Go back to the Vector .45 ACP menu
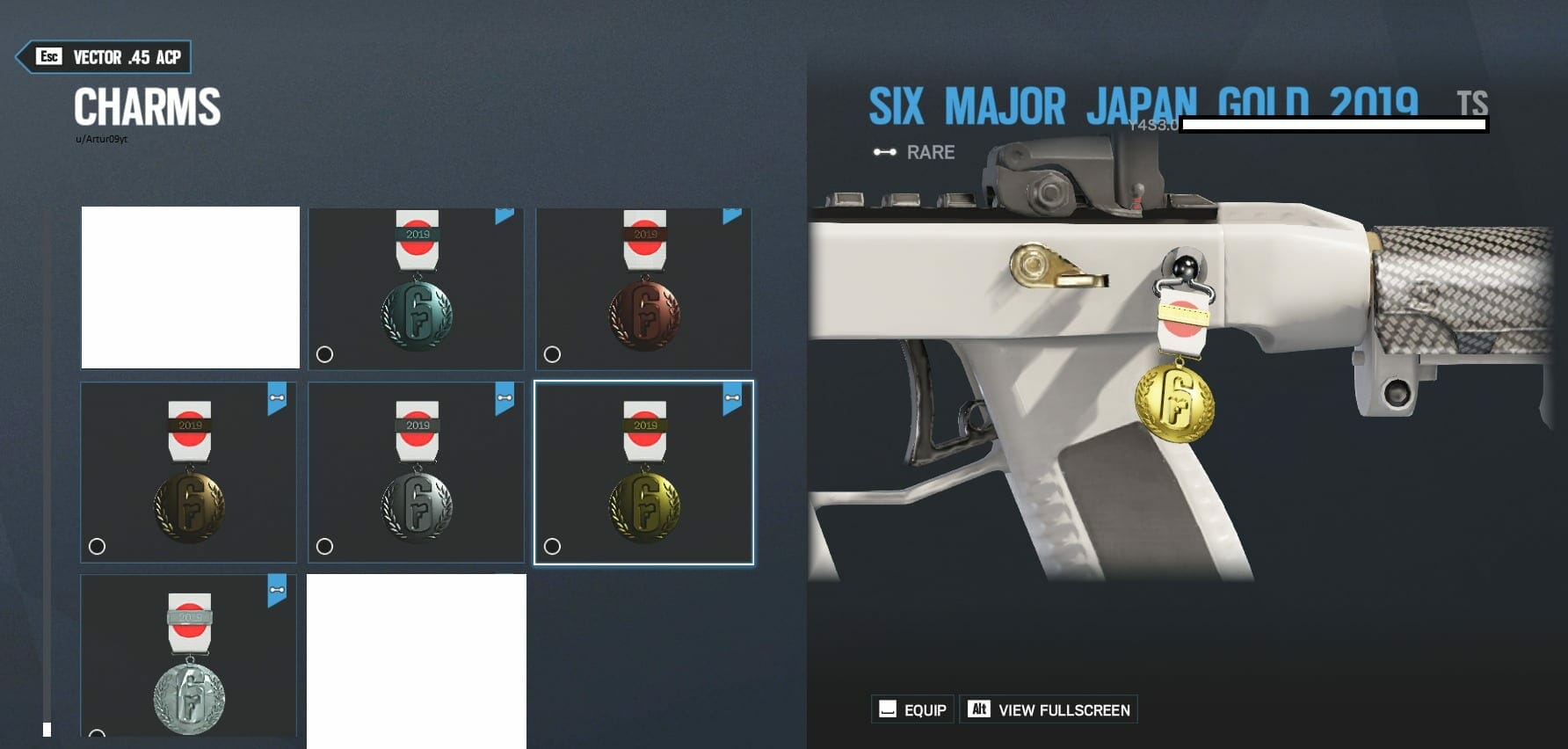Image resolution: width=1568 pixels, height=749 pixels. click(x=104, y=57)
